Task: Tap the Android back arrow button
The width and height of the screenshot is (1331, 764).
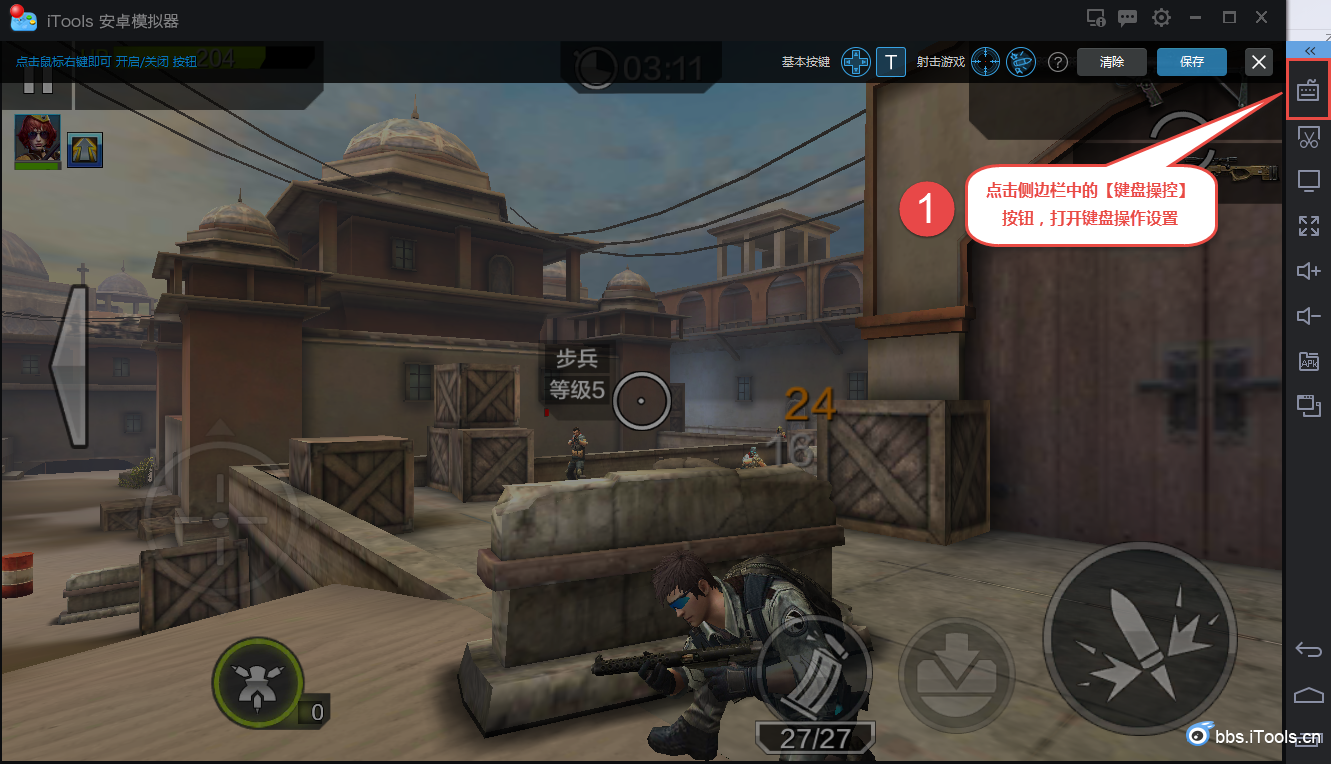Action: point(1308,650)
